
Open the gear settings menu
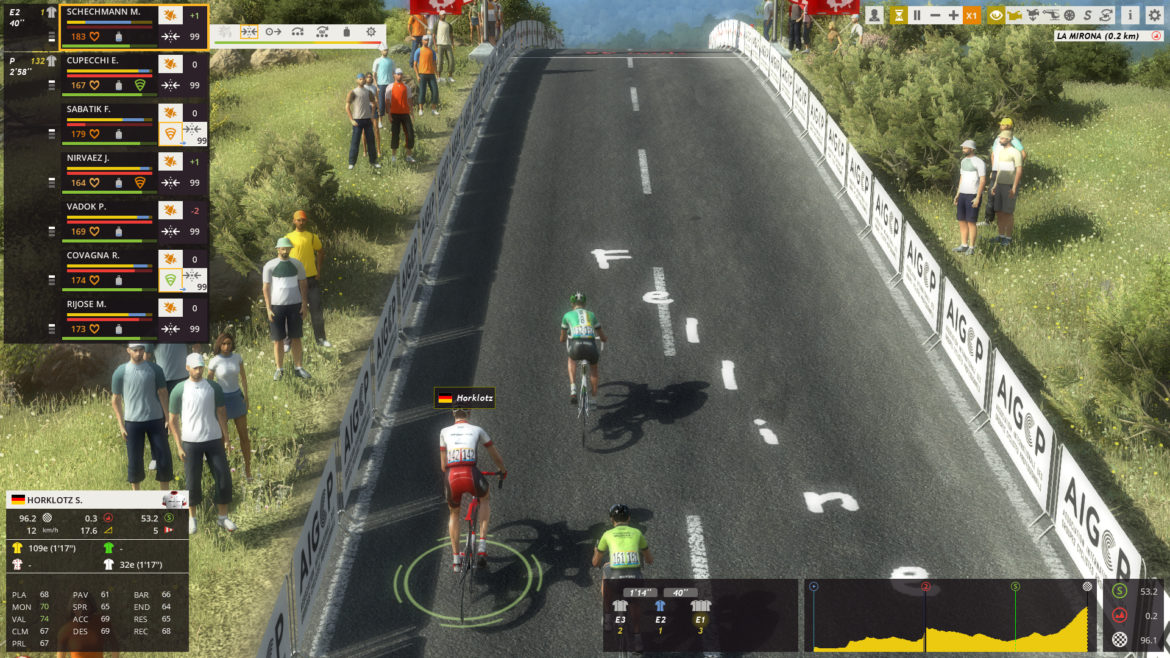[1155, 15]
